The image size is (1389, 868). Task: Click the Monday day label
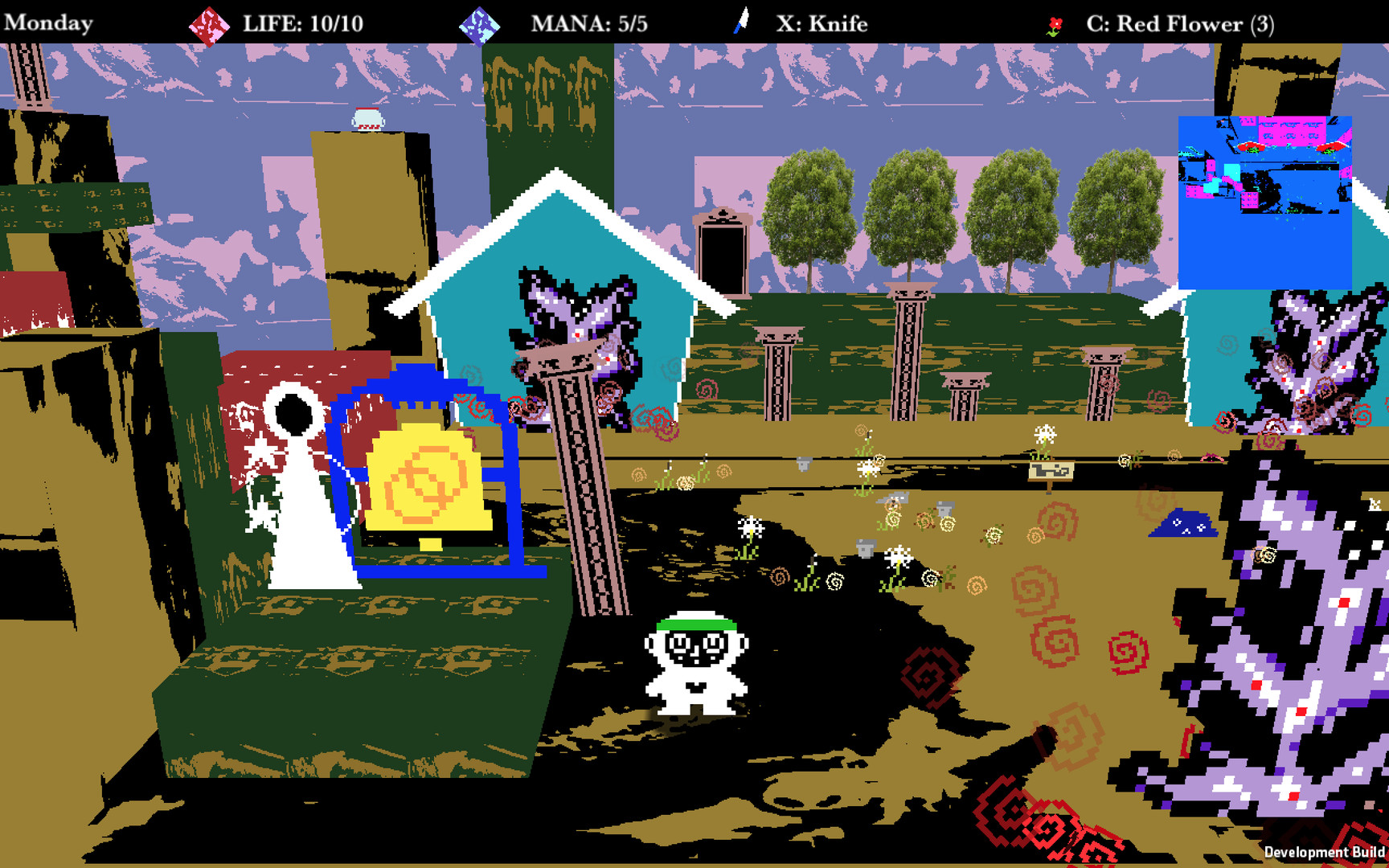(48, 22)
